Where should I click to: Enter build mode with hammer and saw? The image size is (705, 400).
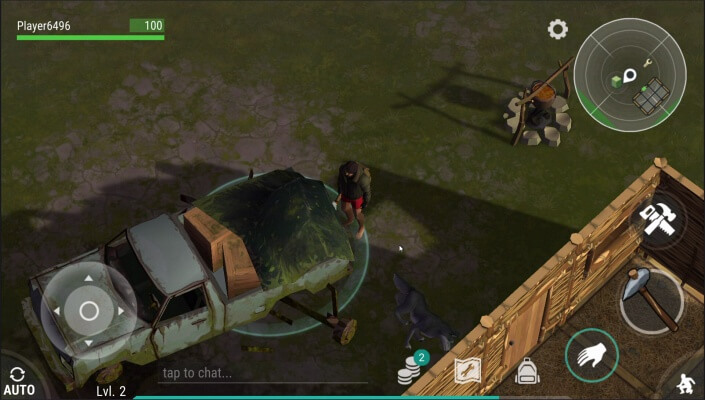coord(661,219)
